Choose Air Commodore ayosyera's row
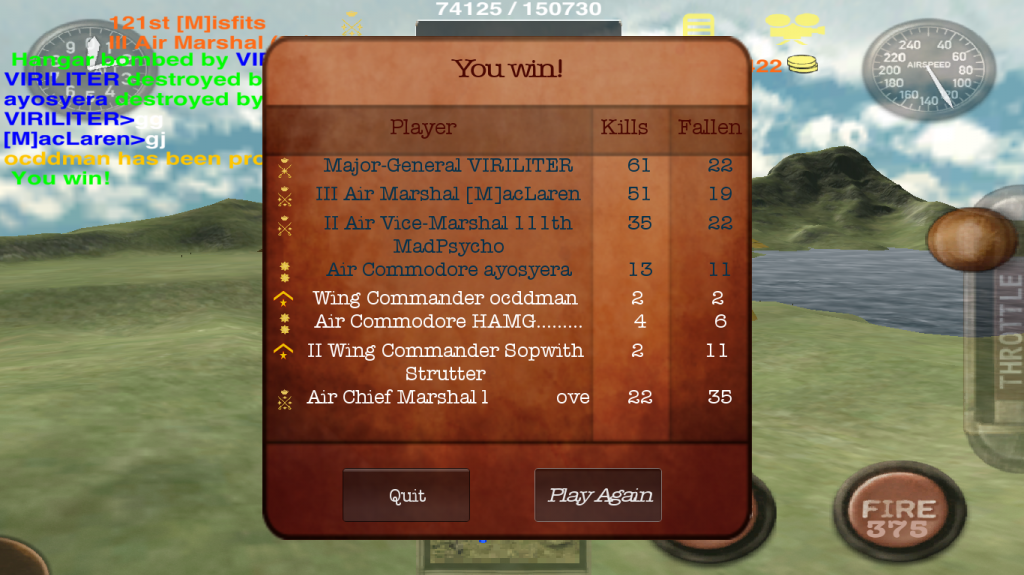This screenshot has width=1024, height=575. 449,270
